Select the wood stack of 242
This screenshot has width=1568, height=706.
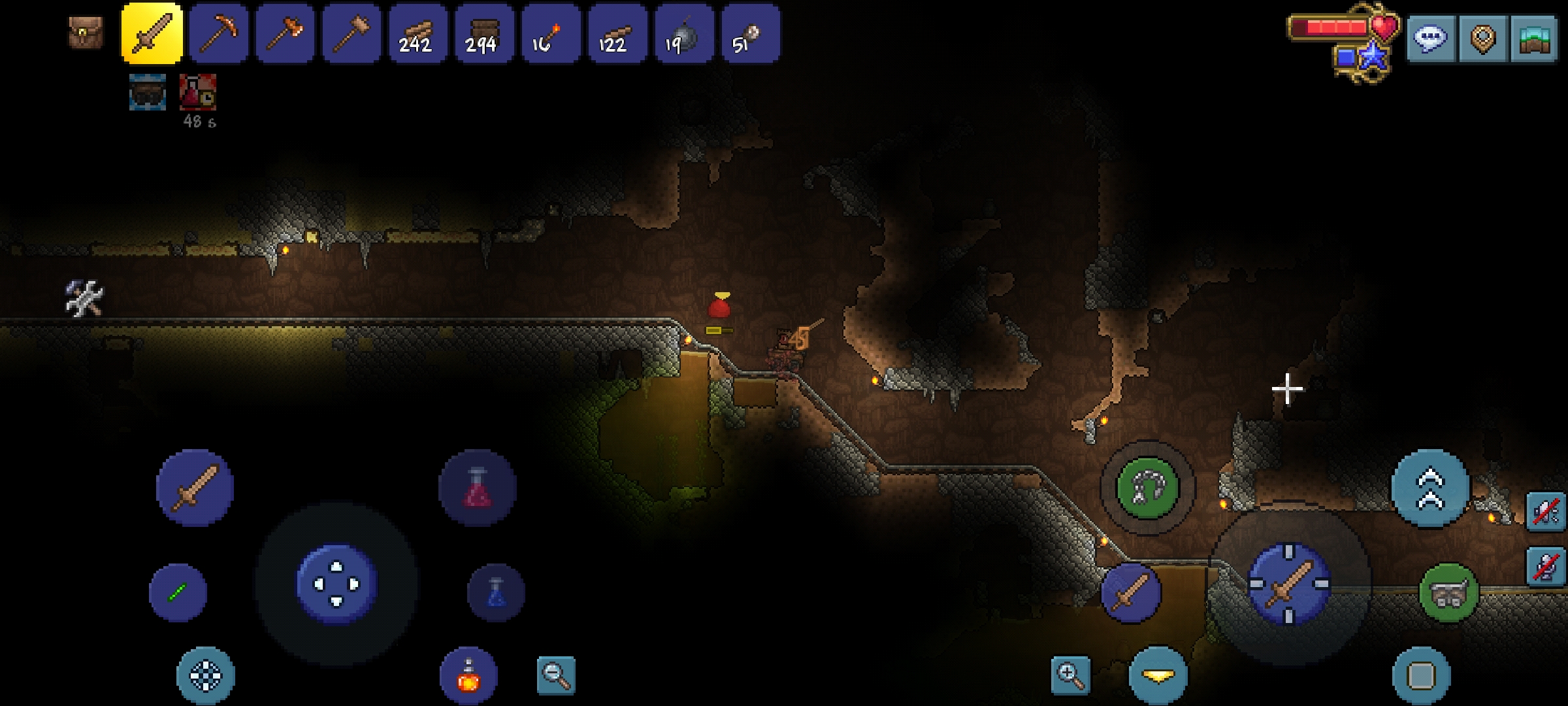418,33
